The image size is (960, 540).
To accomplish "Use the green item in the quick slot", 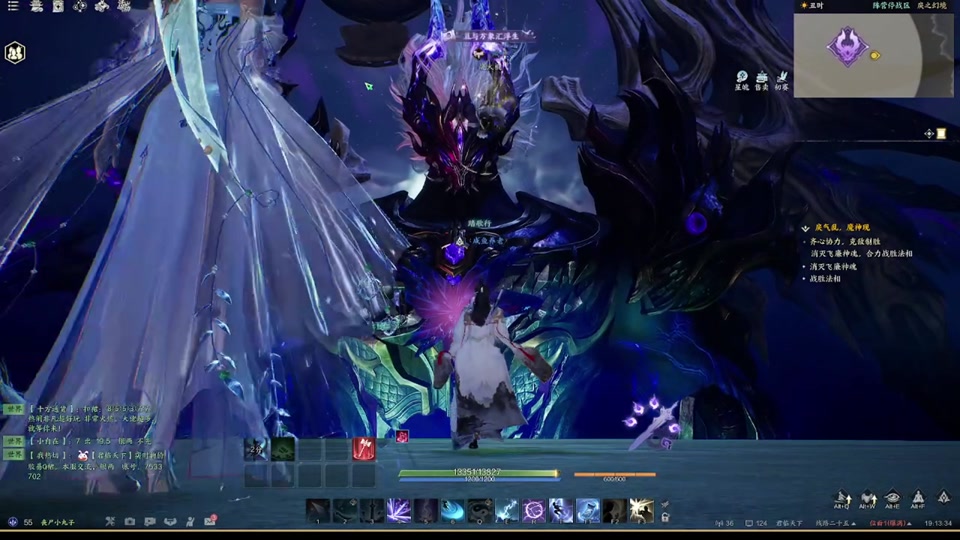I will (x=283, y=449).
